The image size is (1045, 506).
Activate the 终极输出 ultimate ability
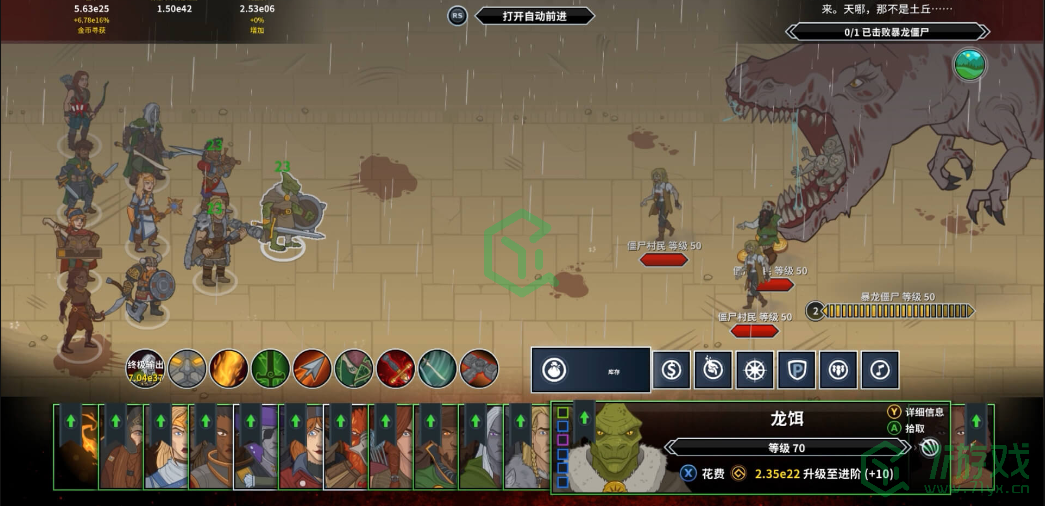click(145, 368)
